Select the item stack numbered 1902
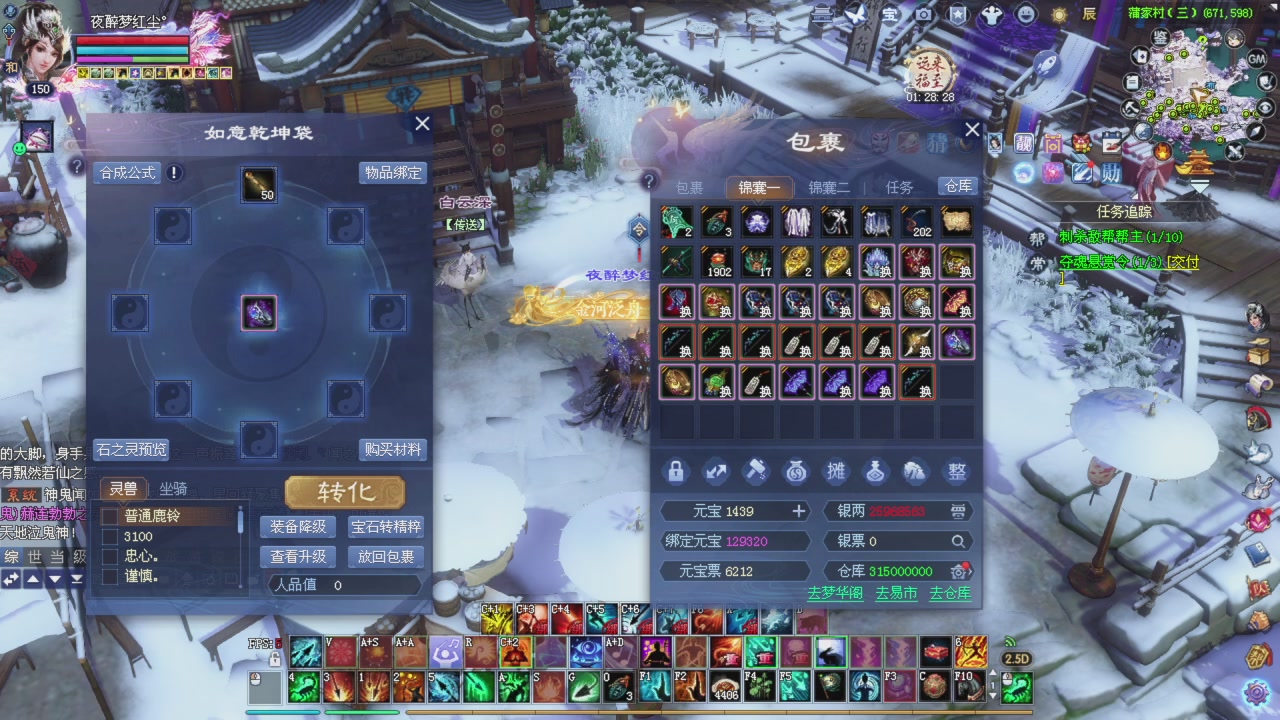1280x720 pixels. [716, 262]
